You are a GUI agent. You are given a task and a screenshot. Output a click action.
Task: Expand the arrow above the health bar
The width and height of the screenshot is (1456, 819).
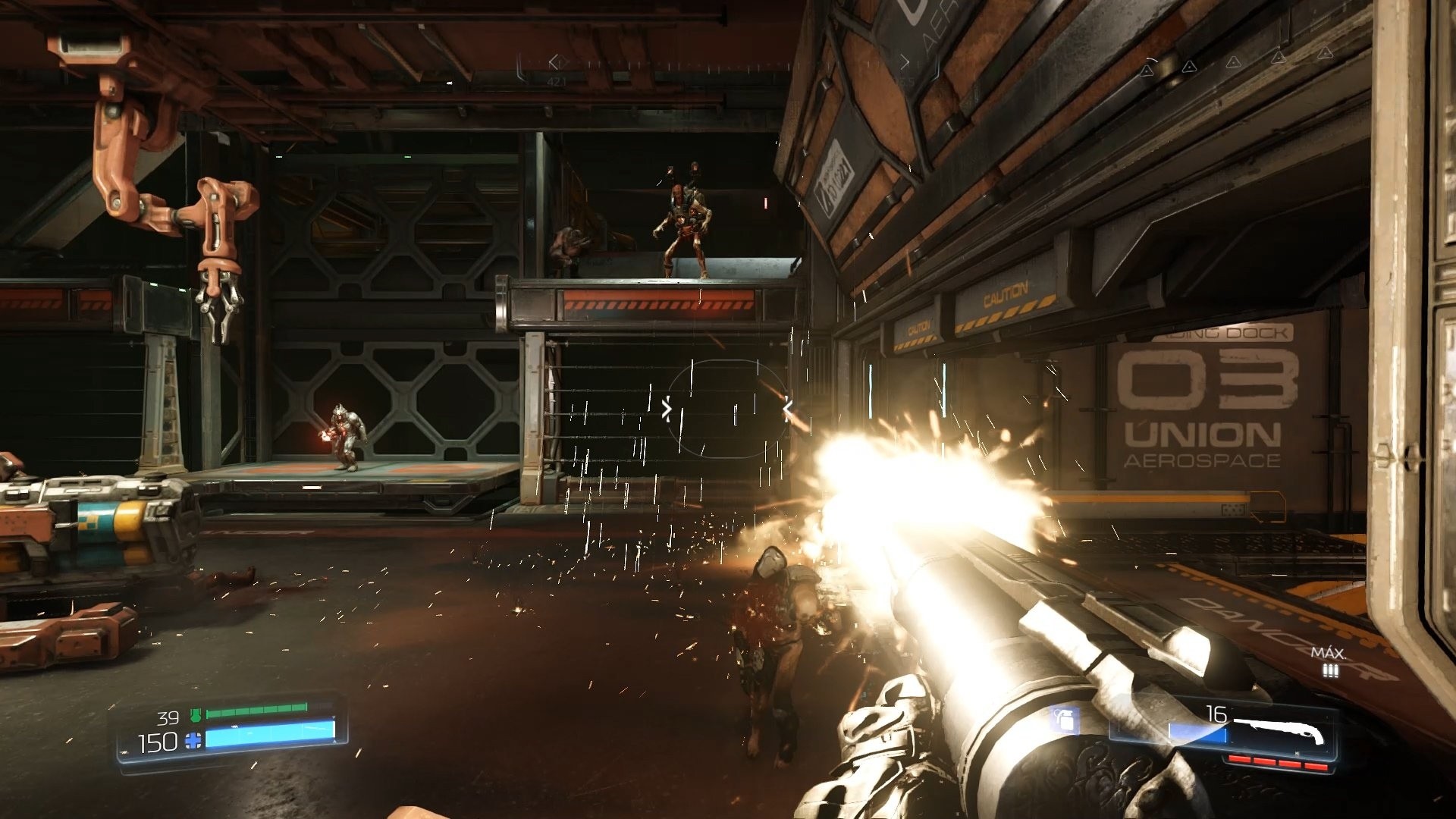334,717
